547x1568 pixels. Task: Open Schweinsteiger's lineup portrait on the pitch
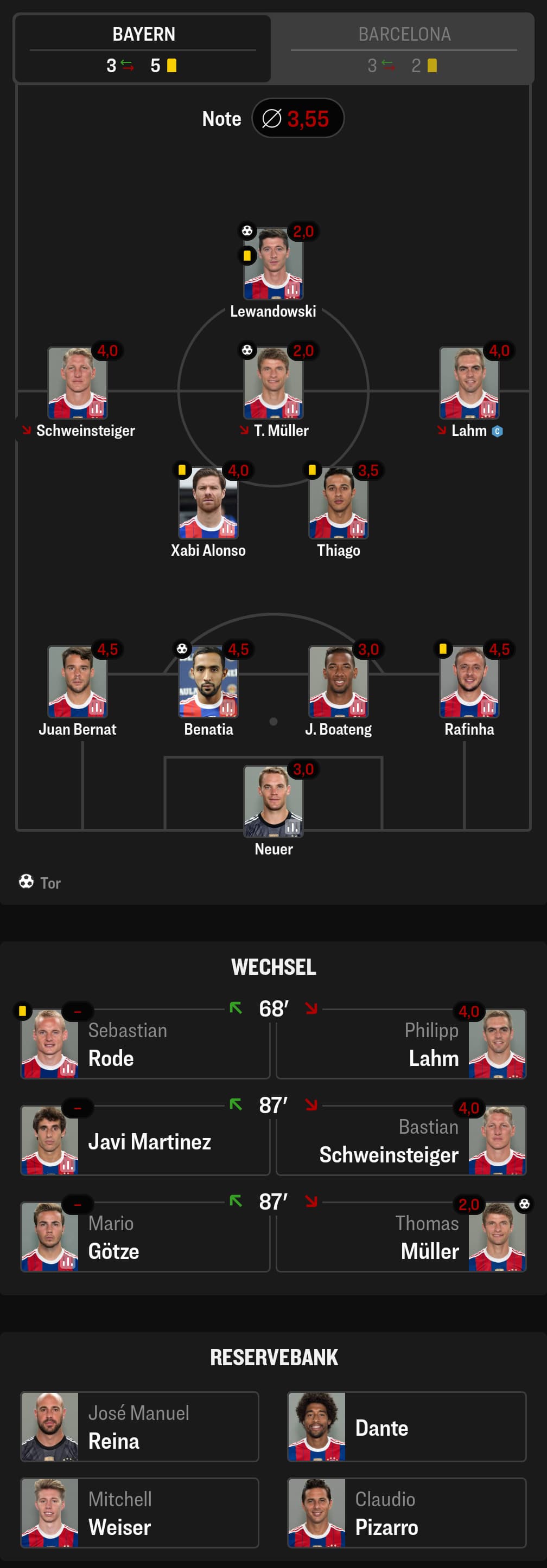click(78, 383)
